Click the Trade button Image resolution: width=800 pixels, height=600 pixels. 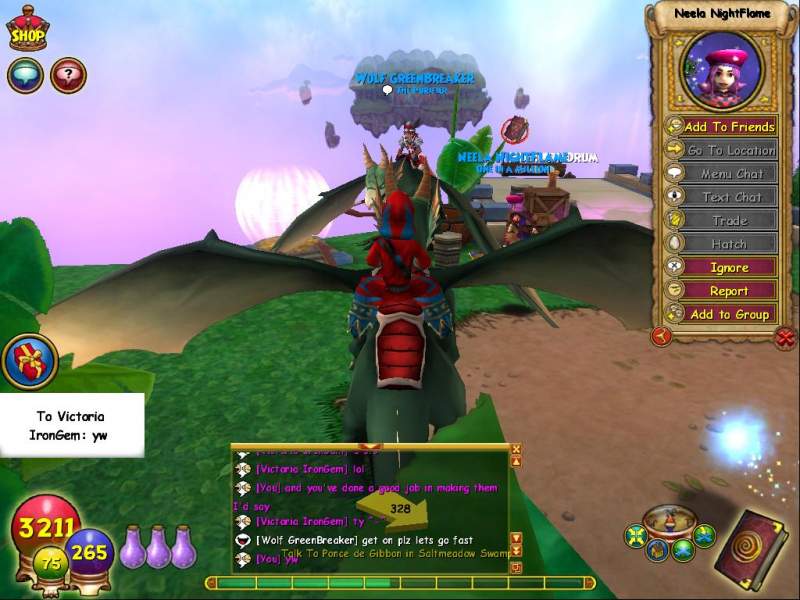coord(721,220)
